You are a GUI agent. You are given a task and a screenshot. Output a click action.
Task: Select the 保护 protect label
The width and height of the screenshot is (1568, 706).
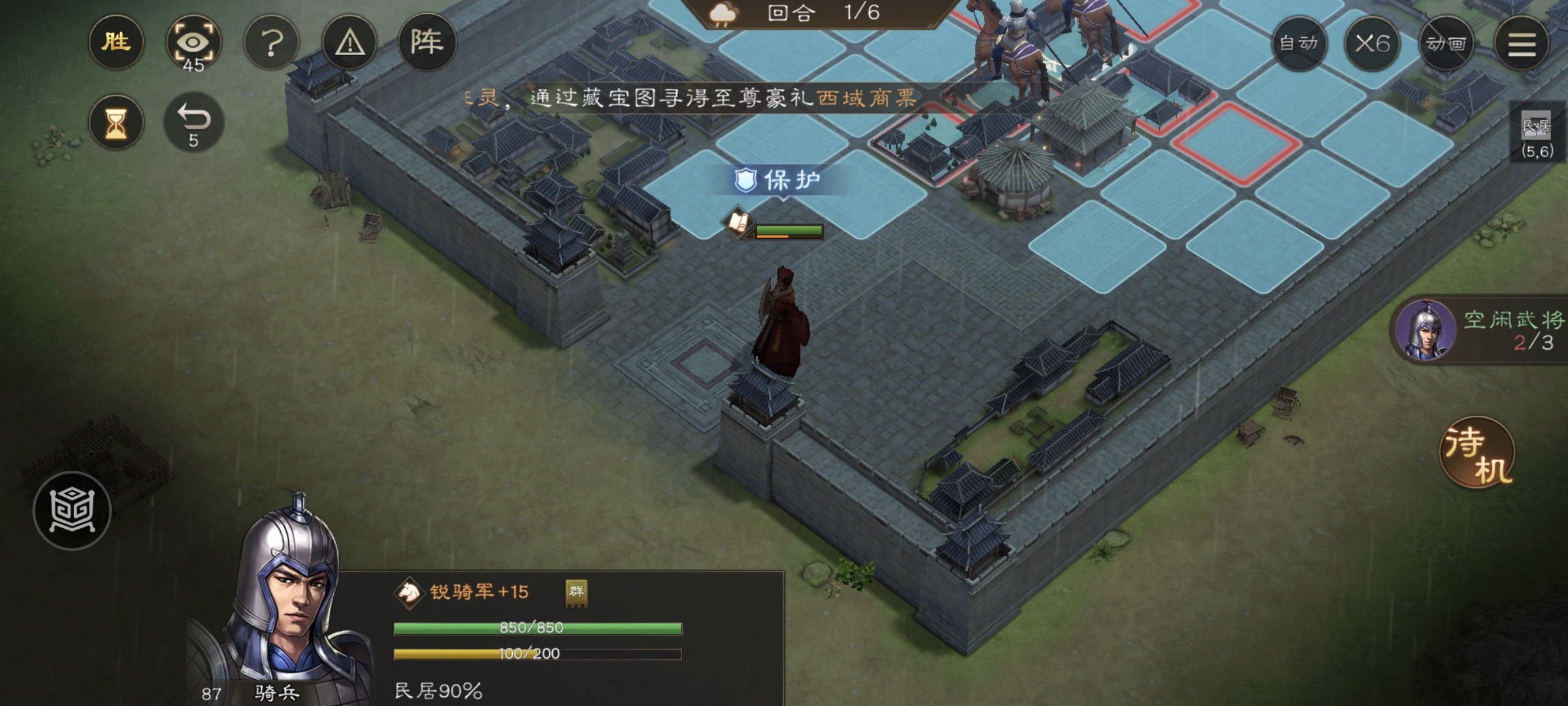779,180
